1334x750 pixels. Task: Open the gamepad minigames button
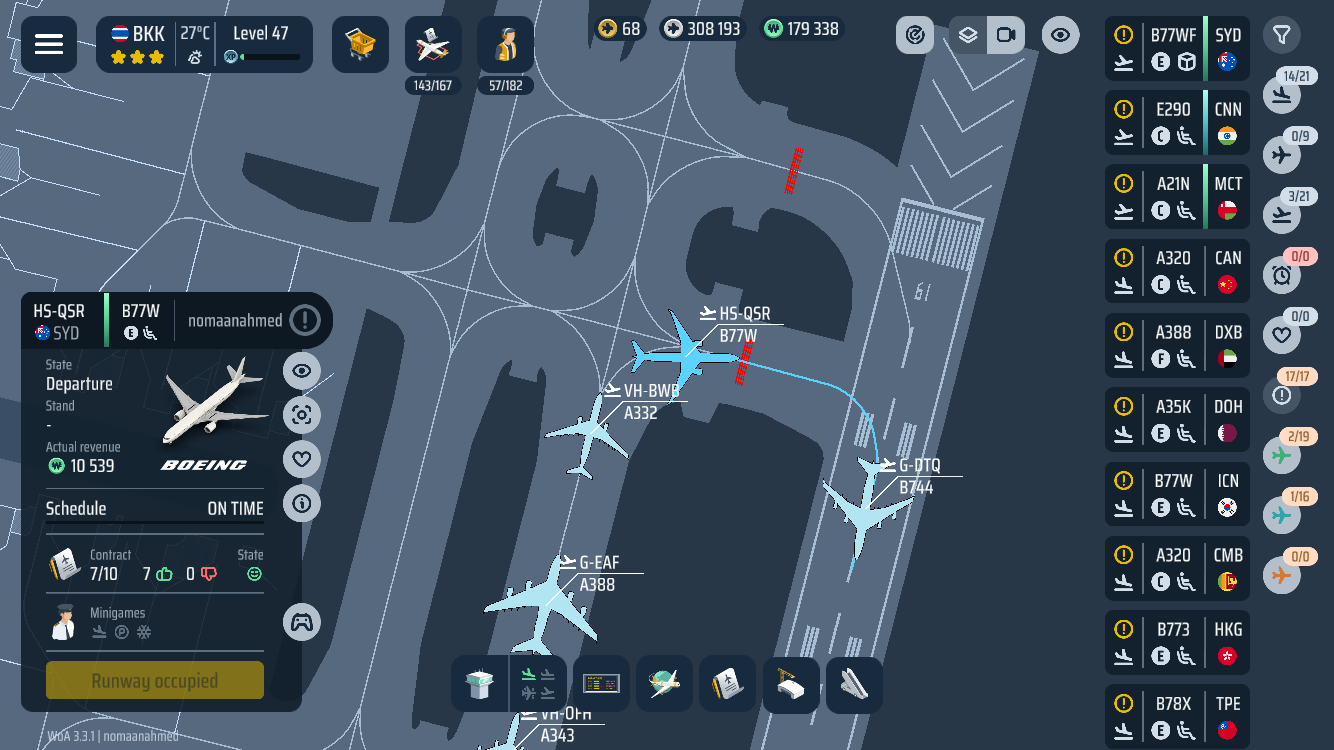tap(302, 622)
